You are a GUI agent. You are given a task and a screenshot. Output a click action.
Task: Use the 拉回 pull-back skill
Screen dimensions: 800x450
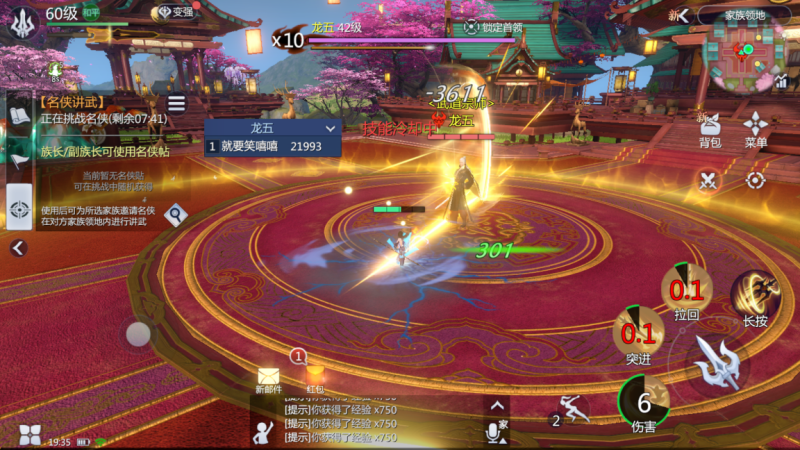tap(686, 289)
